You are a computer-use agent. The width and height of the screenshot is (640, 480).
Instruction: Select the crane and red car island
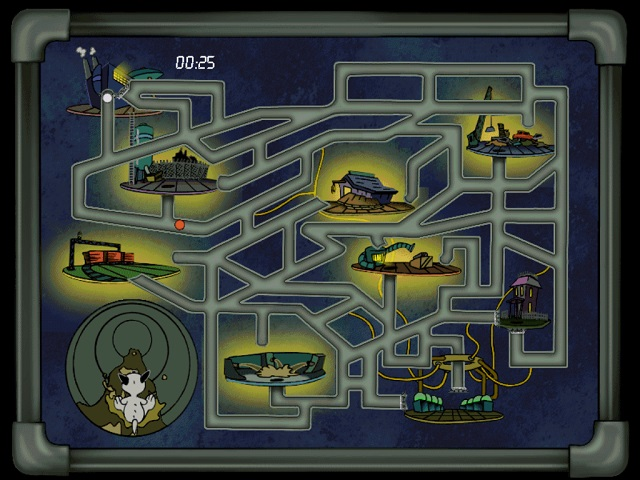point(507,135)
